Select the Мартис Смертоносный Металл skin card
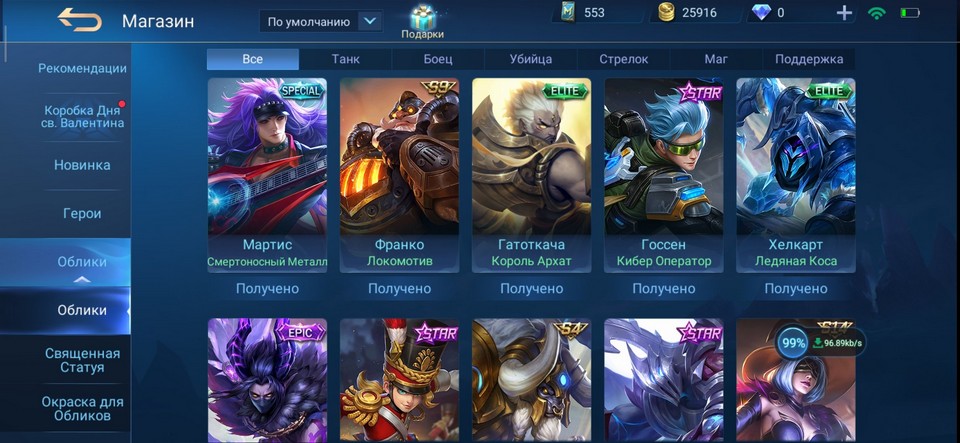The height and width of the screenshot is (443, 960). (x=267, y=175)
